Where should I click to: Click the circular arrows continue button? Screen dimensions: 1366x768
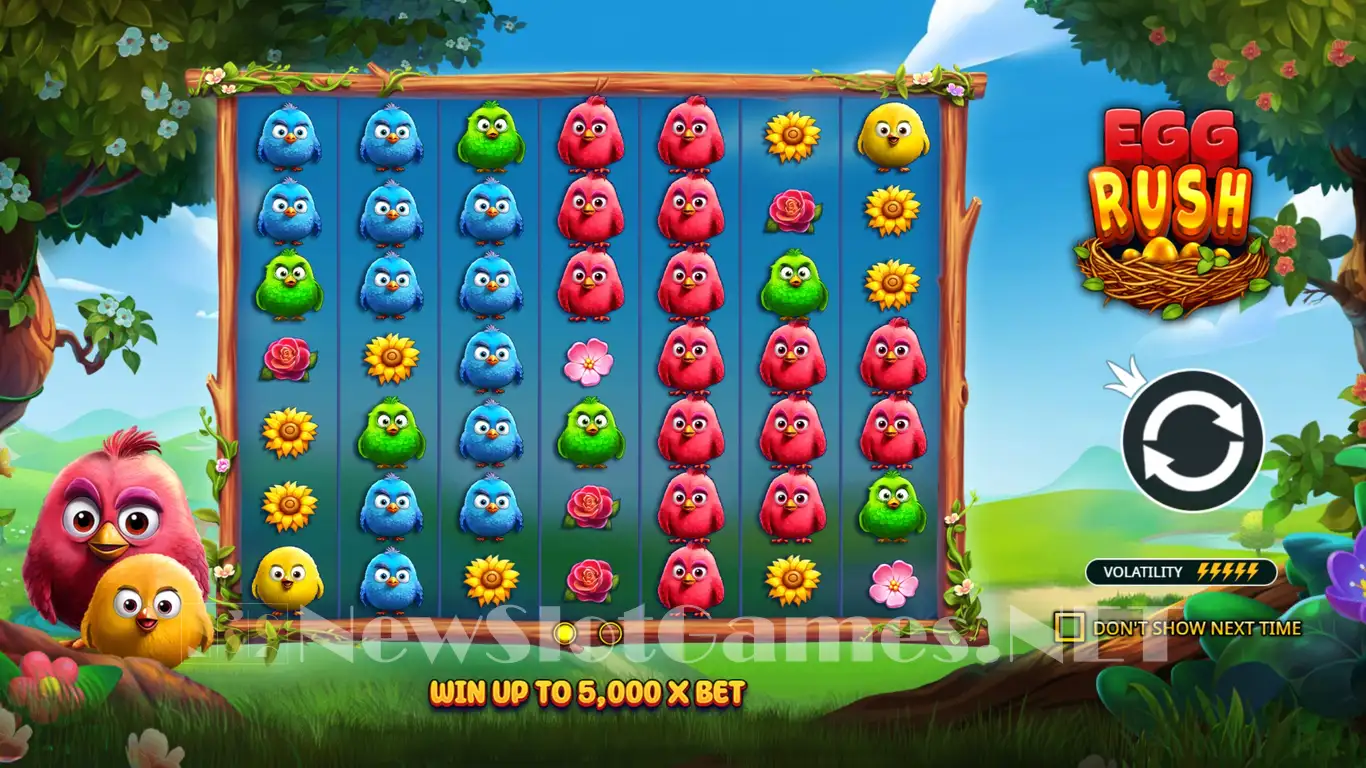(x=1192, y=441)
